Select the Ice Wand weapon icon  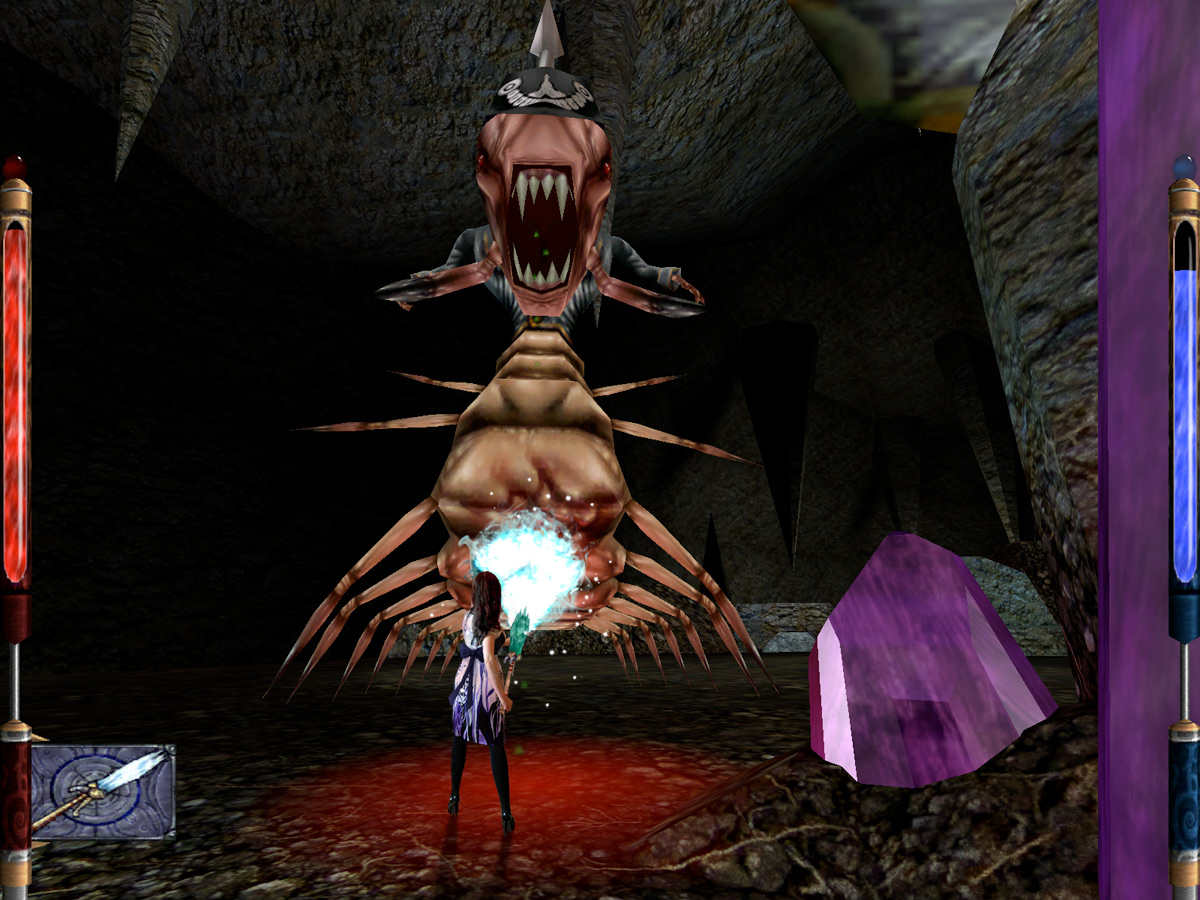click(102, 790)
